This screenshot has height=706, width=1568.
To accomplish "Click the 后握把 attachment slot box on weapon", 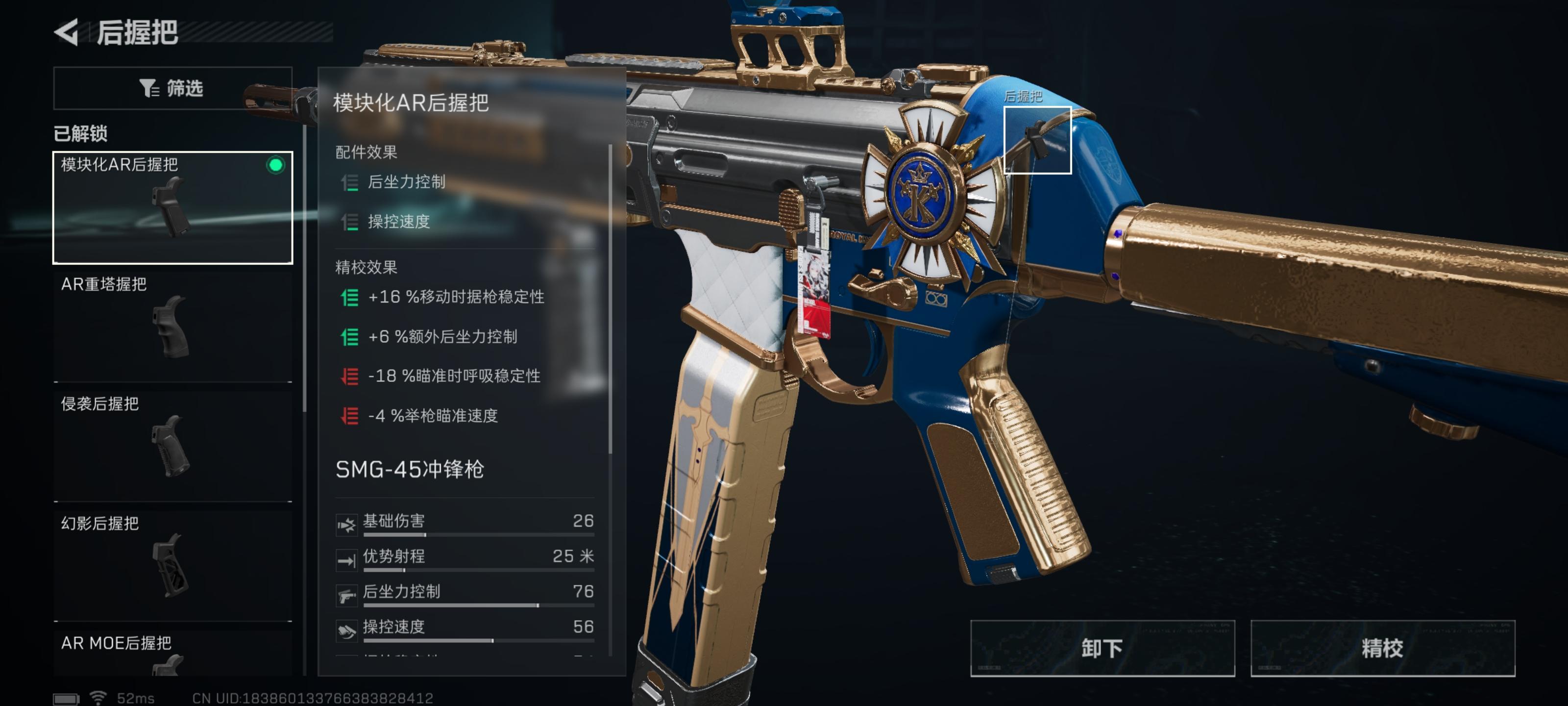I will (1037, 140).
